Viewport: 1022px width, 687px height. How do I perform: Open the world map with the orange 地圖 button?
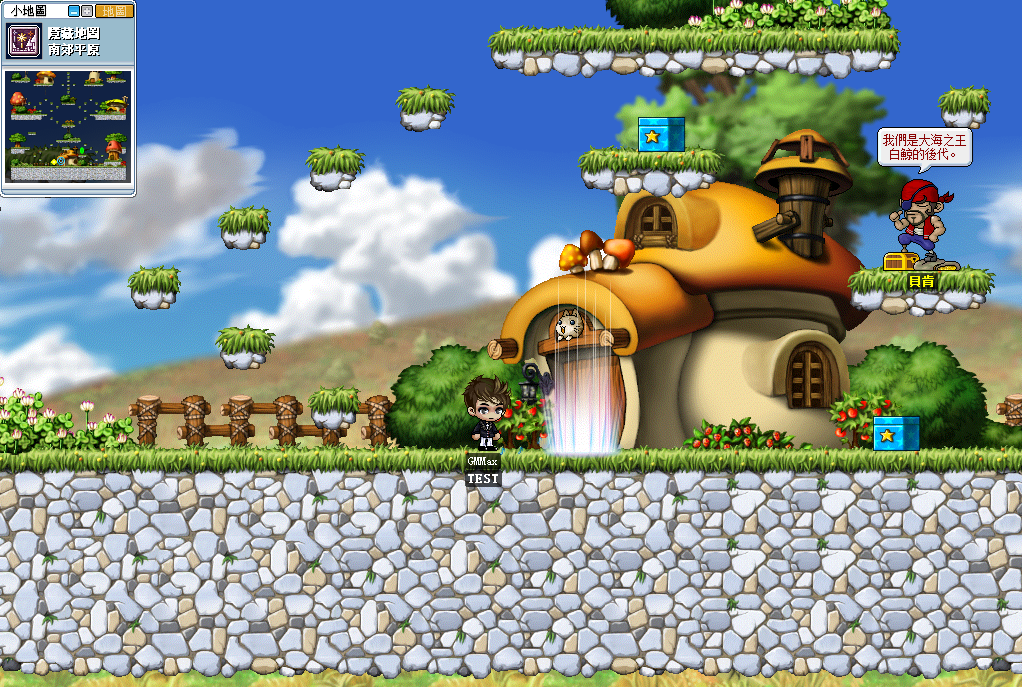[x=114, y=11]
